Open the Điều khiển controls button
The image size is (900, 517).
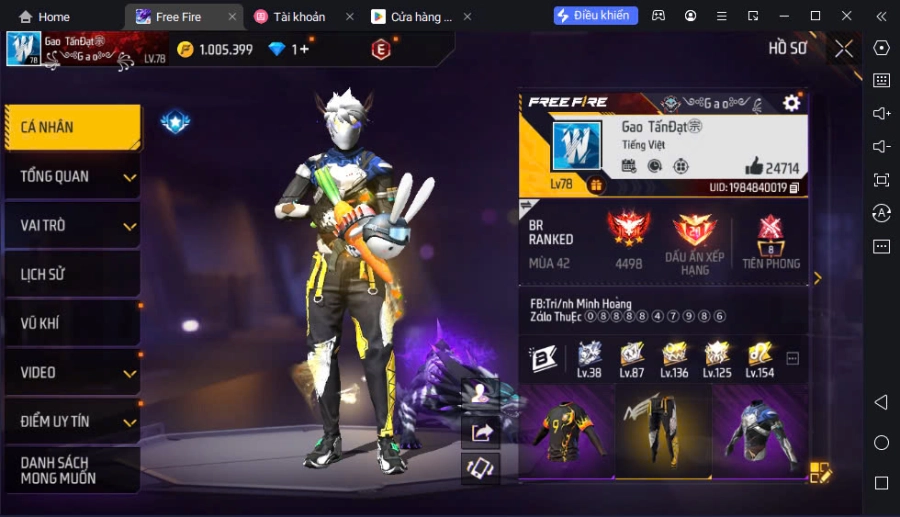pos(596,16)
